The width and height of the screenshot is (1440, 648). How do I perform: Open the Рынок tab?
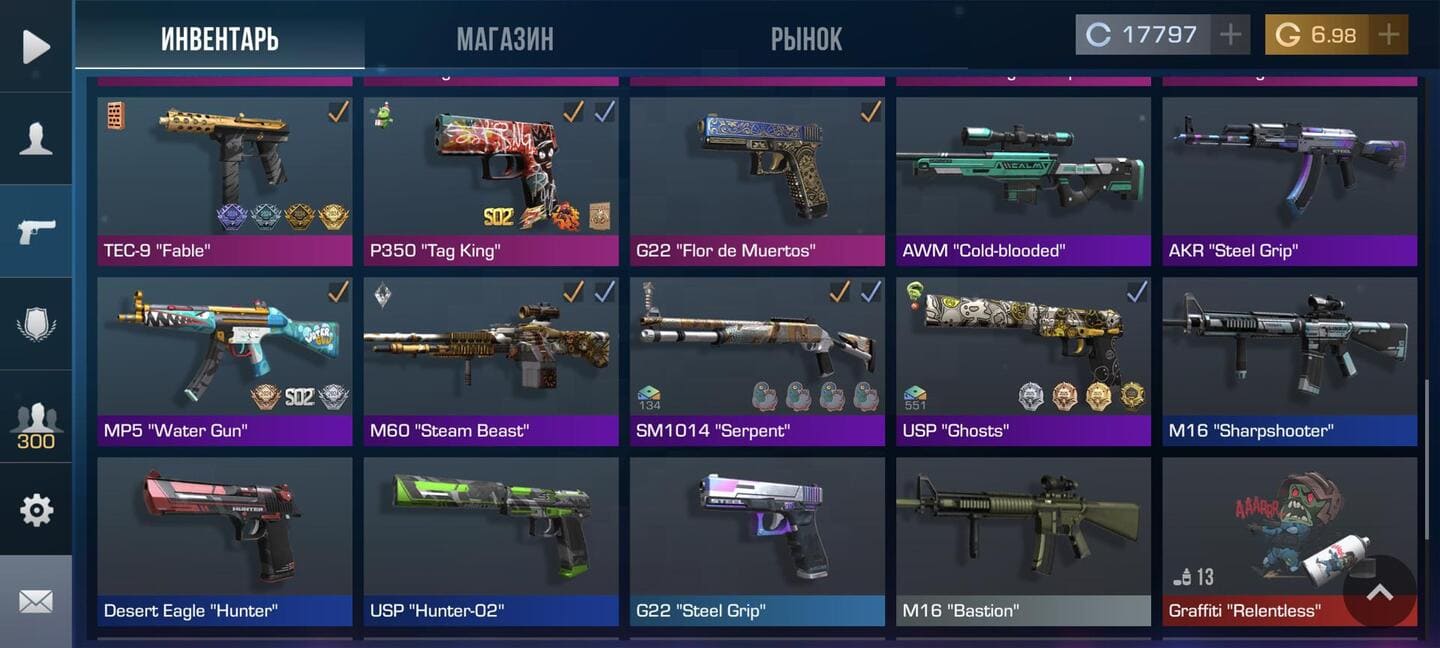[x=806, y=39]
